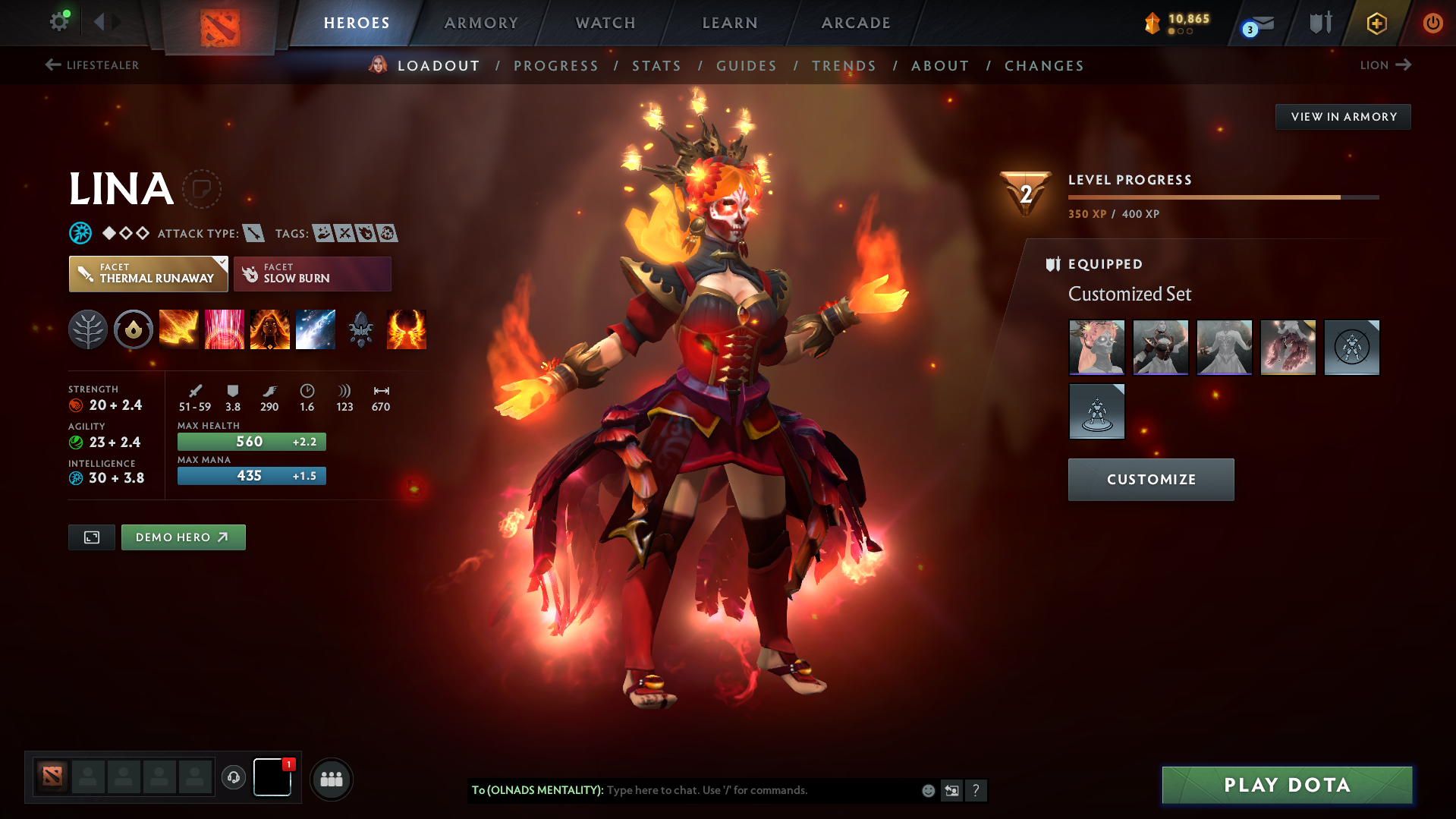
Task: Go to previous hero Lifestealer
Action: (92, 65)
